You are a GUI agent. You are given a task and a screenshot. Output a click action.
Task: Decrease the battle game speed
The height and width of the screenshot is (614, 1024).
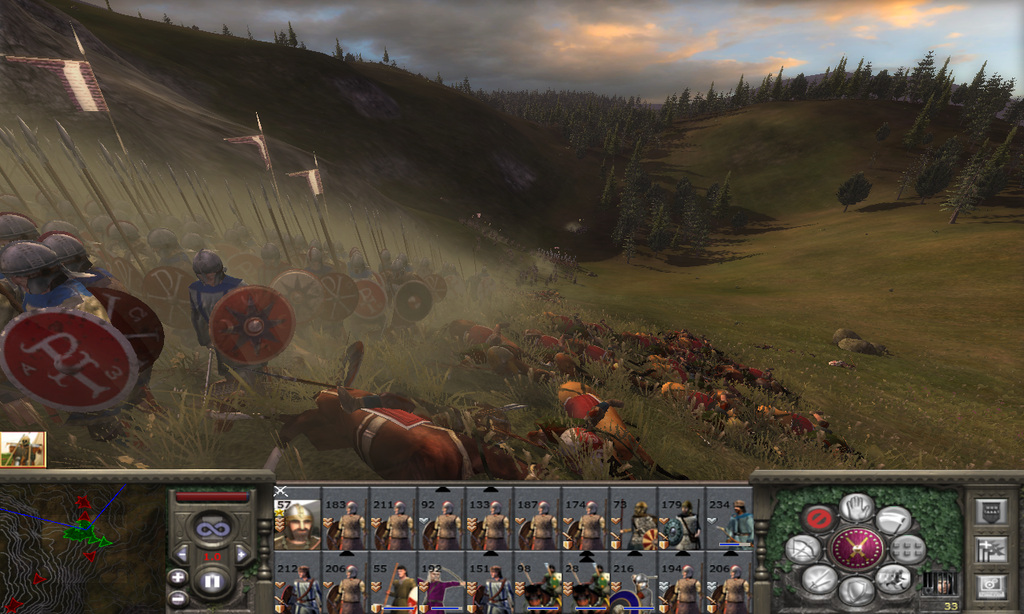pyautogui.click(x=181, y=554)
